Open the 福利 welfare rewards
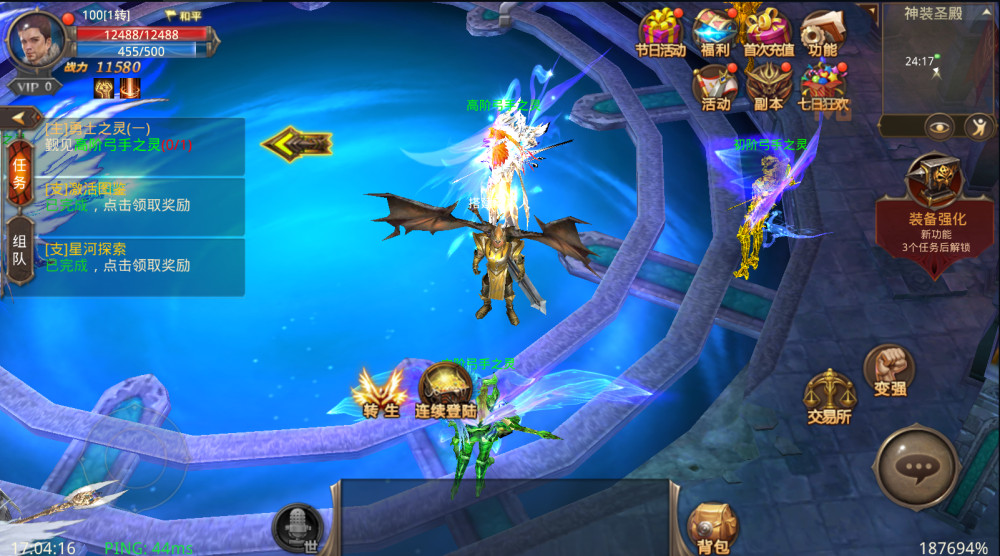This screenshot has height=556, width=1000. 714,32
